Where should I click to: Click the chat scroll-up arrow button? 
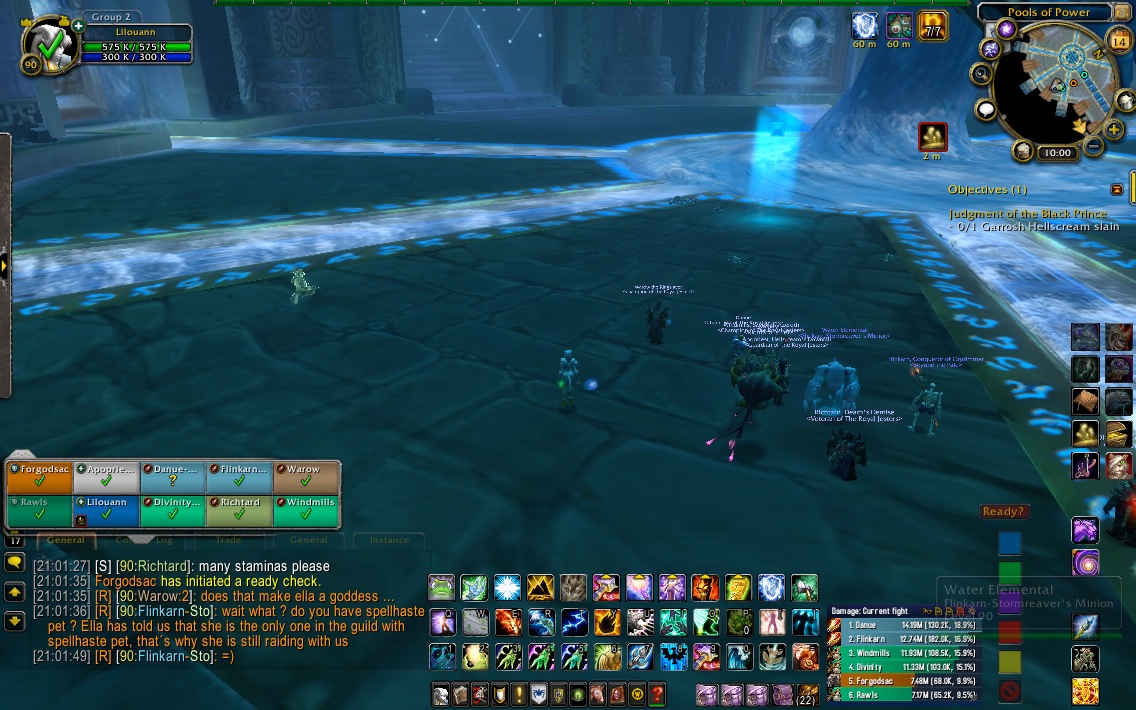14,592
